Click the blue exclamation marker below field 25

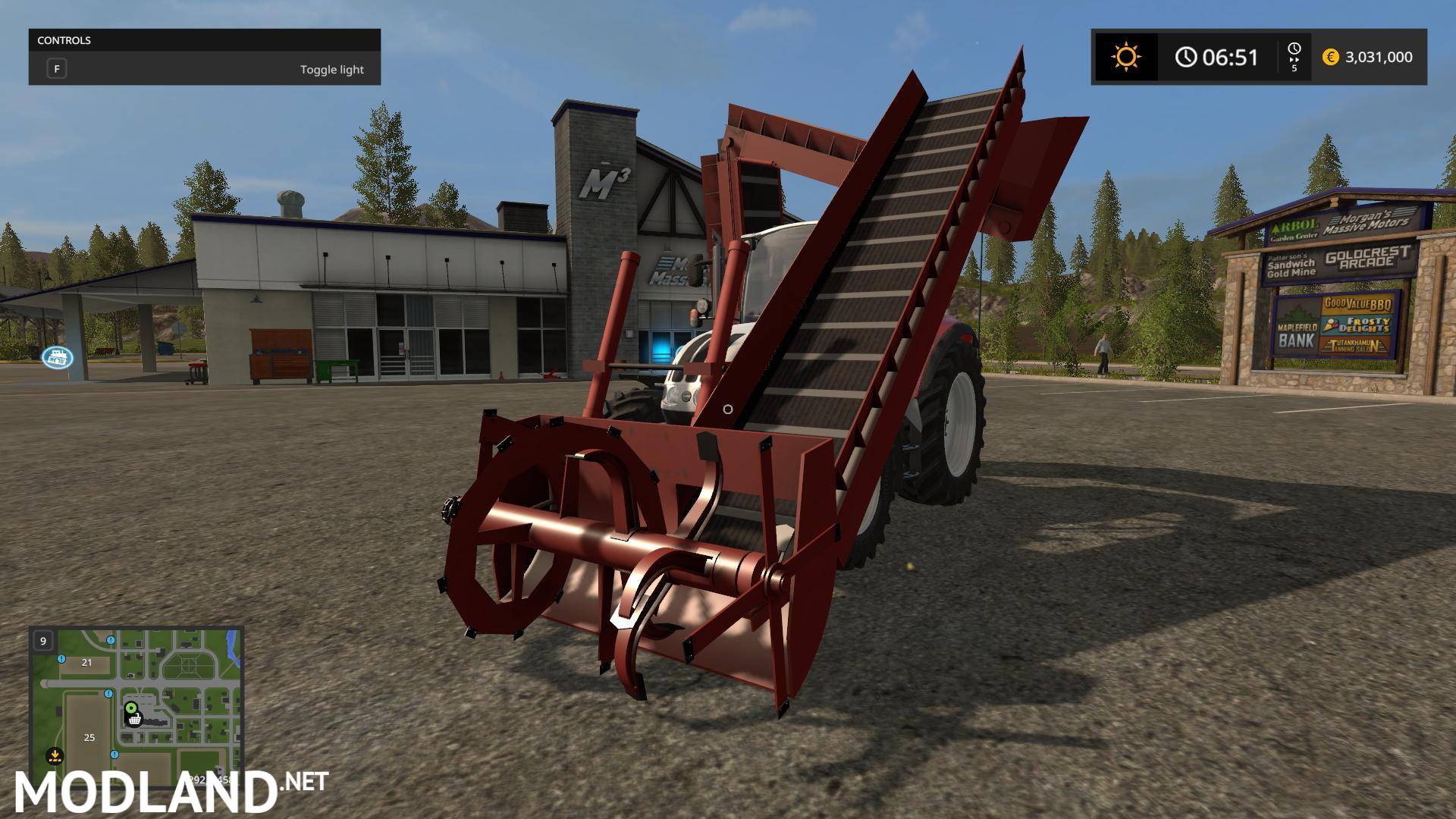click(115, 755)
